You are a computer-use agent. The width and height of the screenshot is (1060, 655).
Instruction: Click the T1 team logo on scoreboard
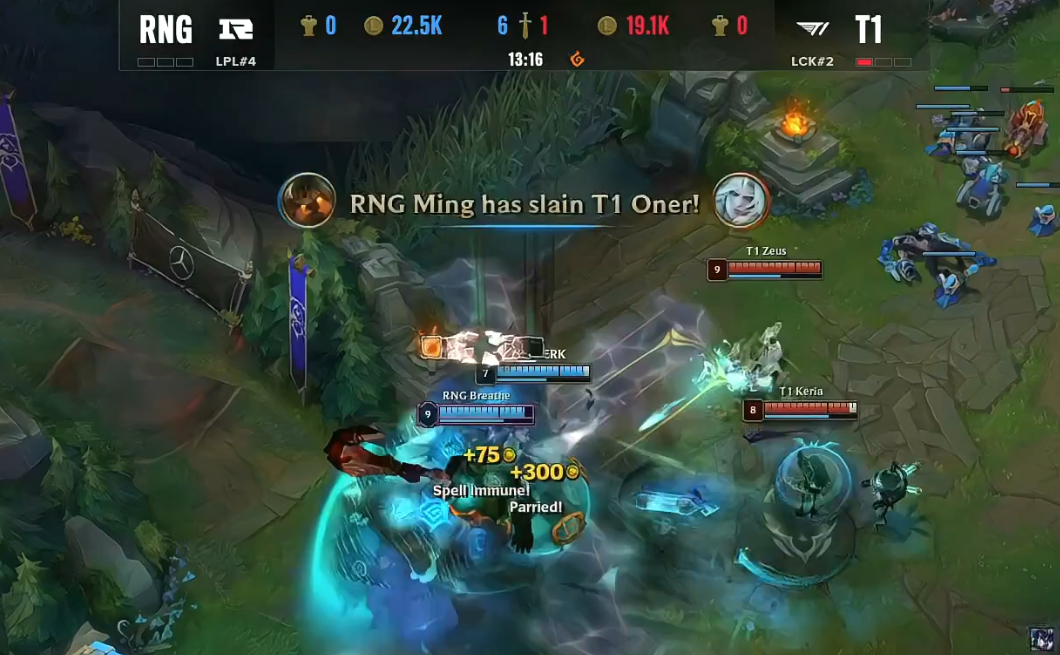pos(813,29)
